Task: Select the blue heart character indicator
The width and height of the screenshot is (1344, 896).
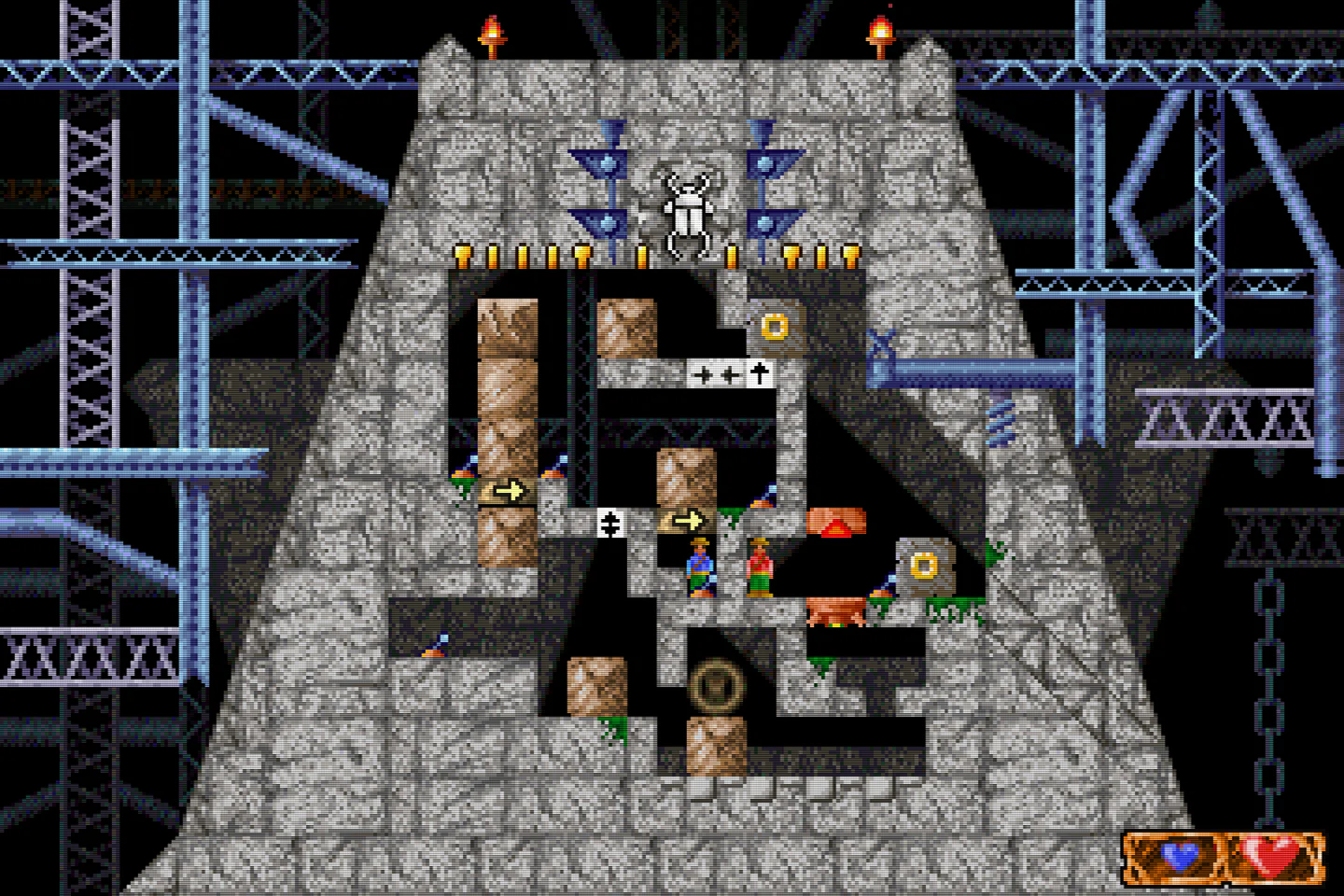Action: pos(1180,855)
